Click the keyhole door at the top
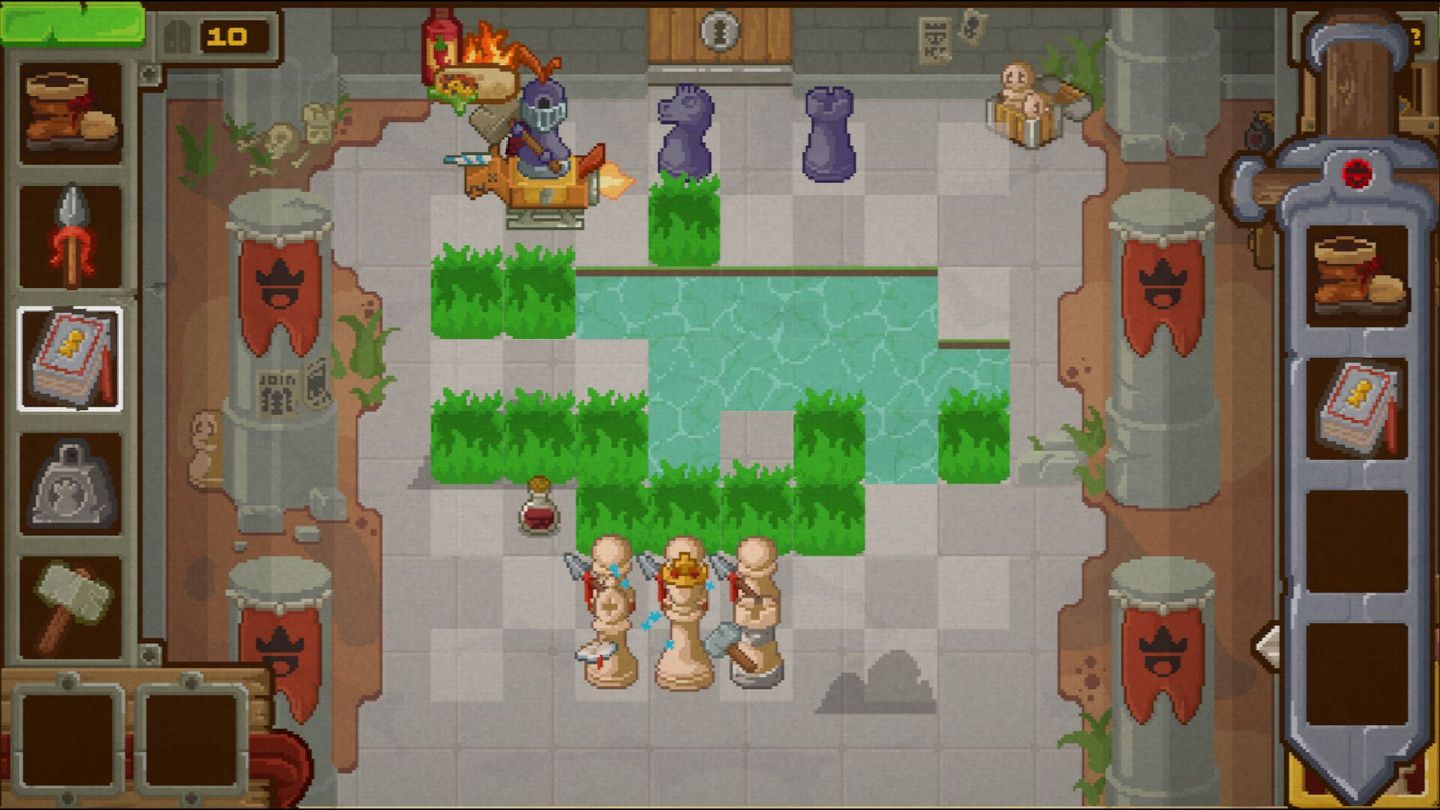 pyautogui.click(x=722, y=30)
